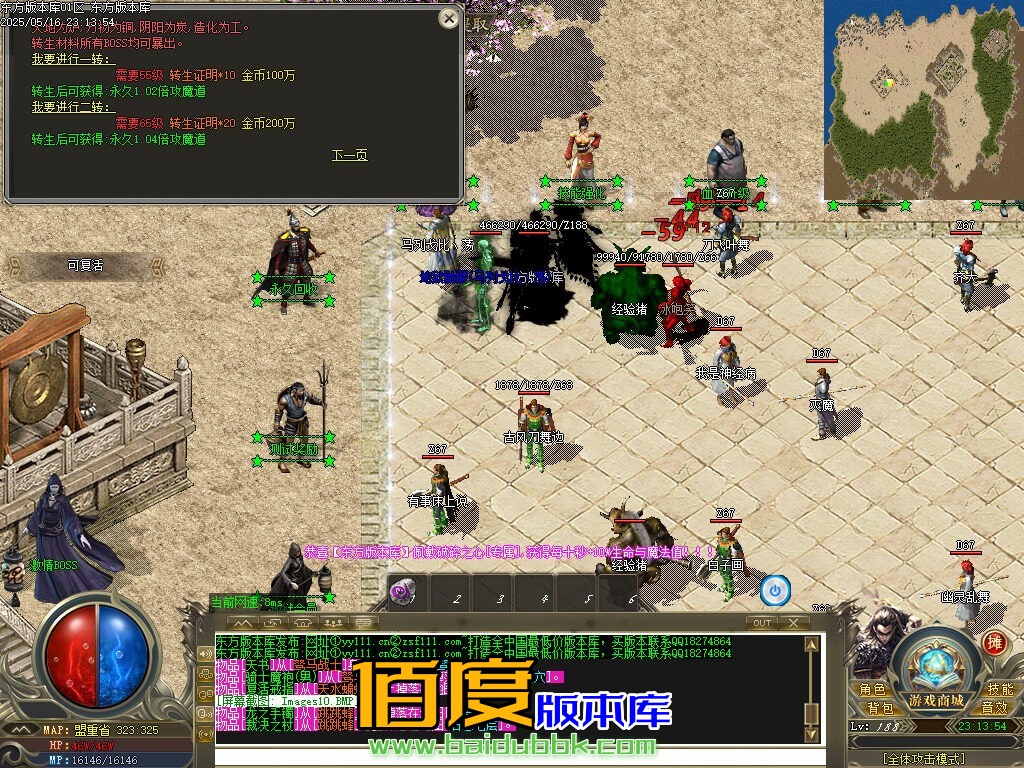Viewport: 1024px width, 768px height.
Task: Click the chat scrollbar's up arrow
Action: (811, 641)
